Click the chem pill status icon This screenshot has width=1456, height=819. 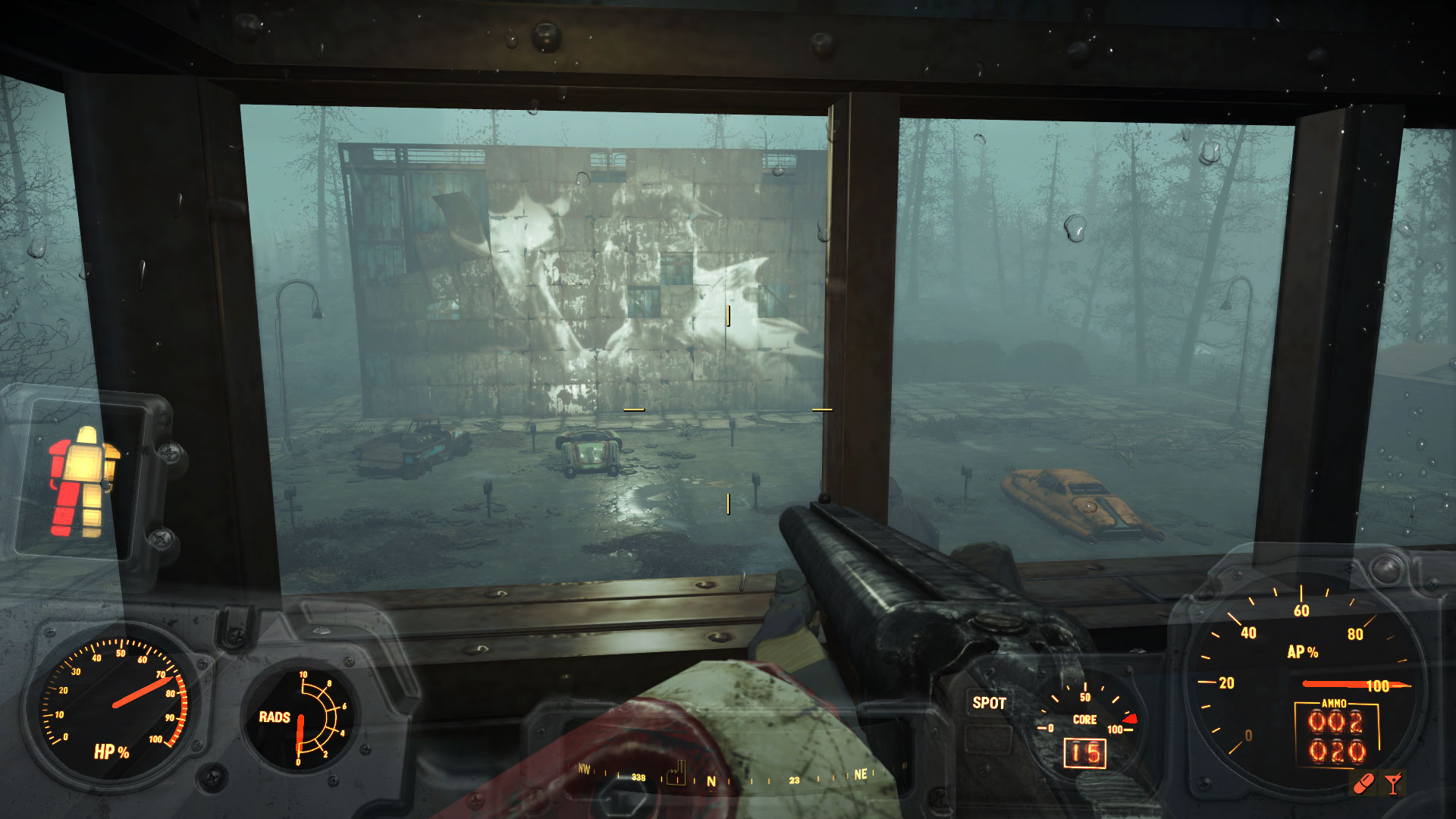[x=1364, y=783]
